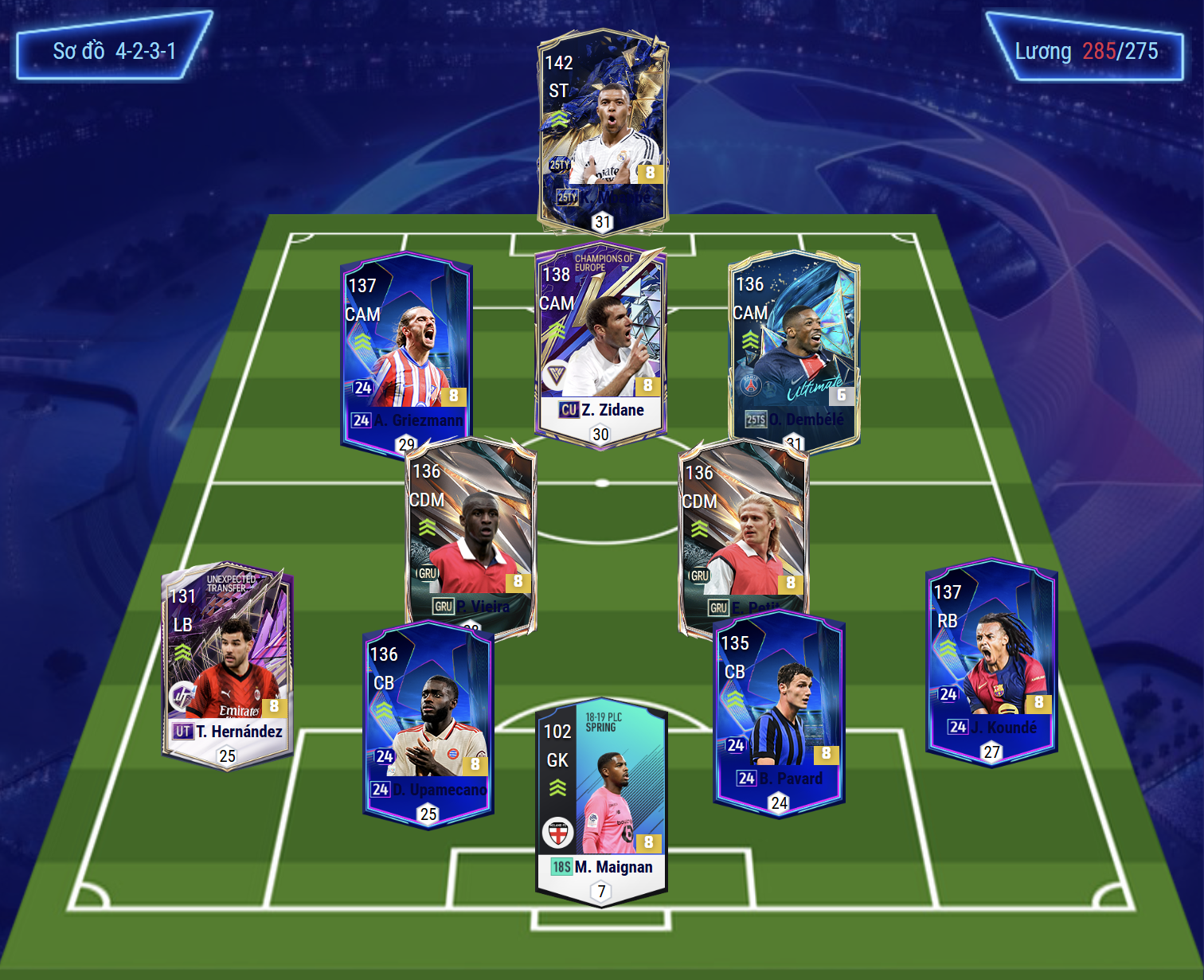Open the 4-2-3-1 formation selector
The height and width of the screenshot is (980, 1204).
pyautogui.click(x=114, y=51)
